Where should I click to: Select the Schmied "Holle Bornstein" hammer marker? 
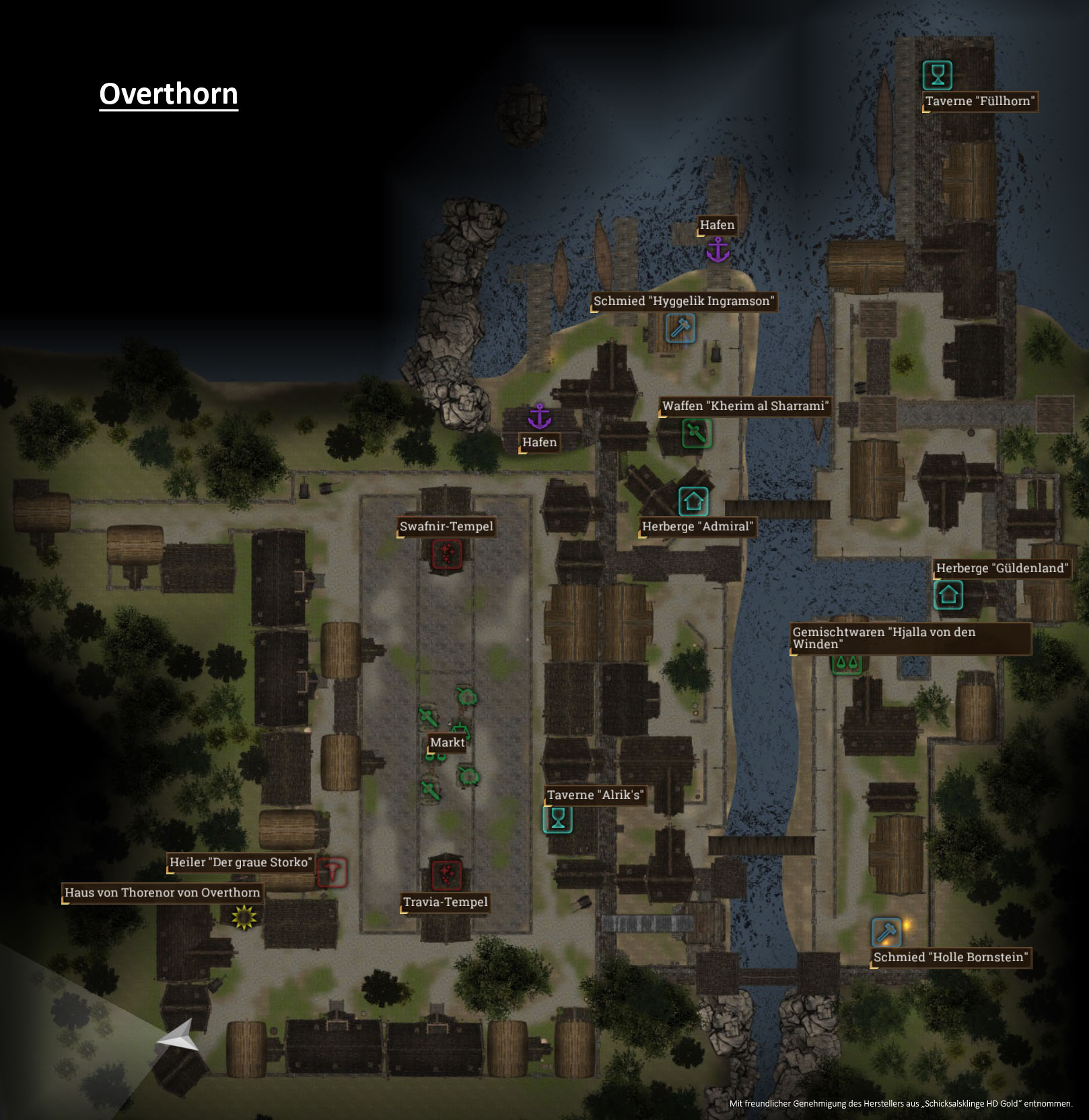pyautogui.click(x=886, y=932)
